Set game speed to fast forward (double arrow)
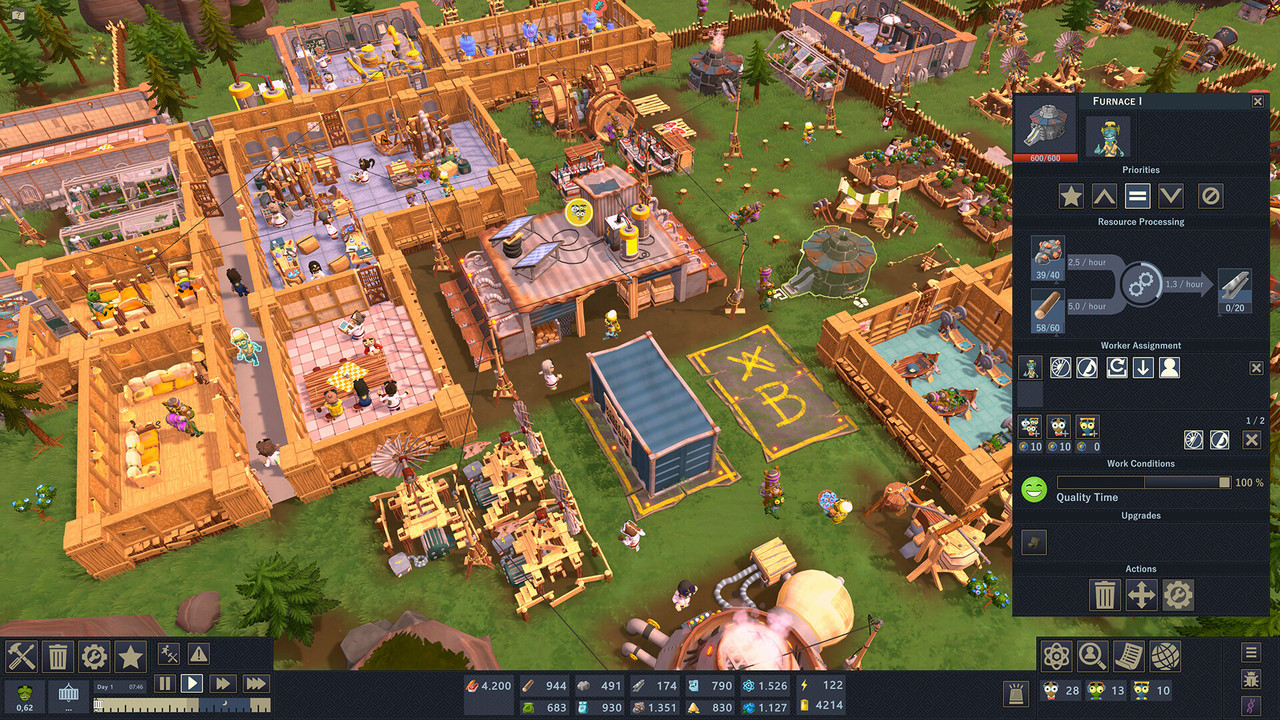Screen dimensions: 1280x720 tap(223, 684)
